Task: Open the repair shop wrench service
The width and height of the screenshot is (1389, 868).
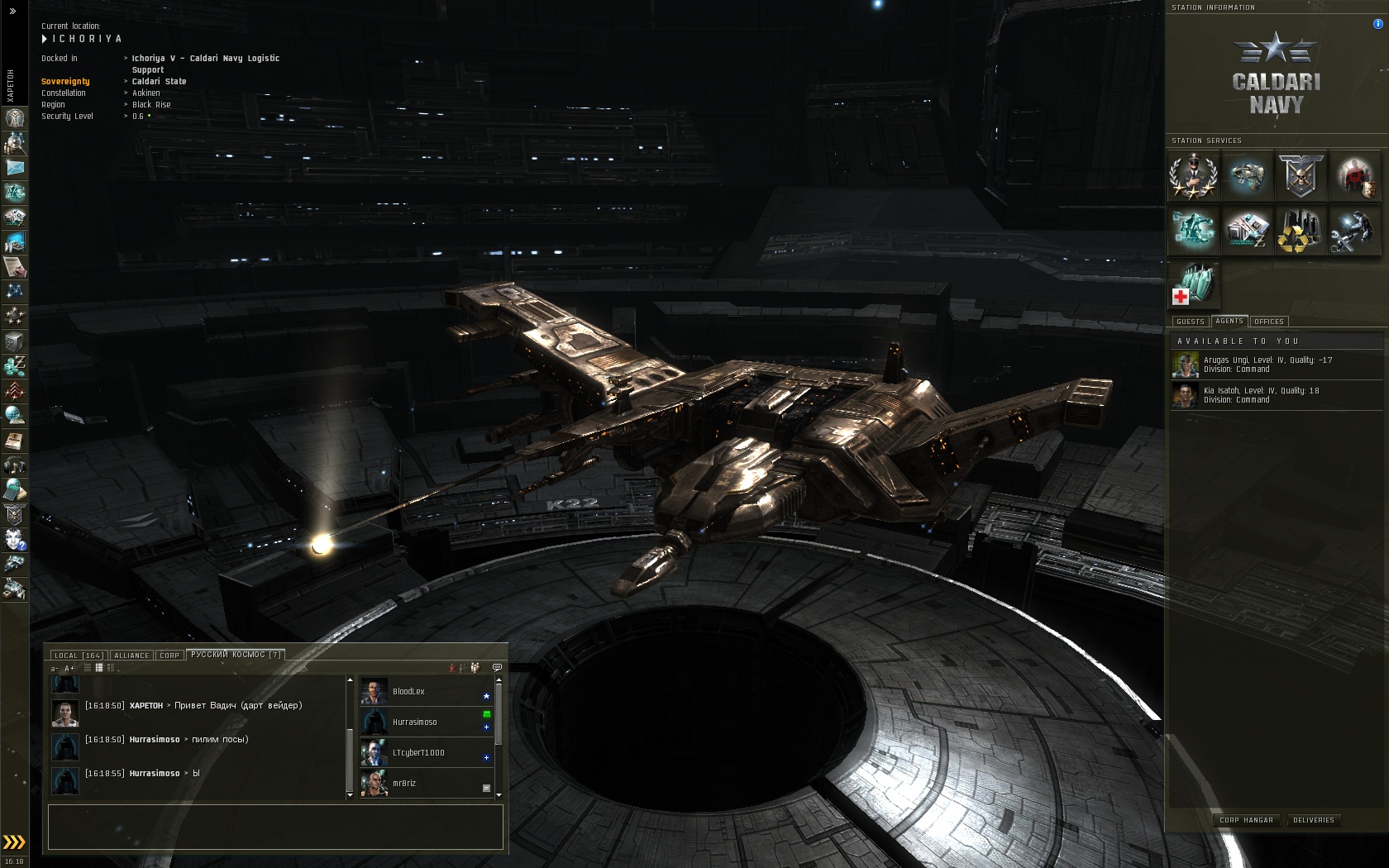Action: click(x=1351, y=231)
